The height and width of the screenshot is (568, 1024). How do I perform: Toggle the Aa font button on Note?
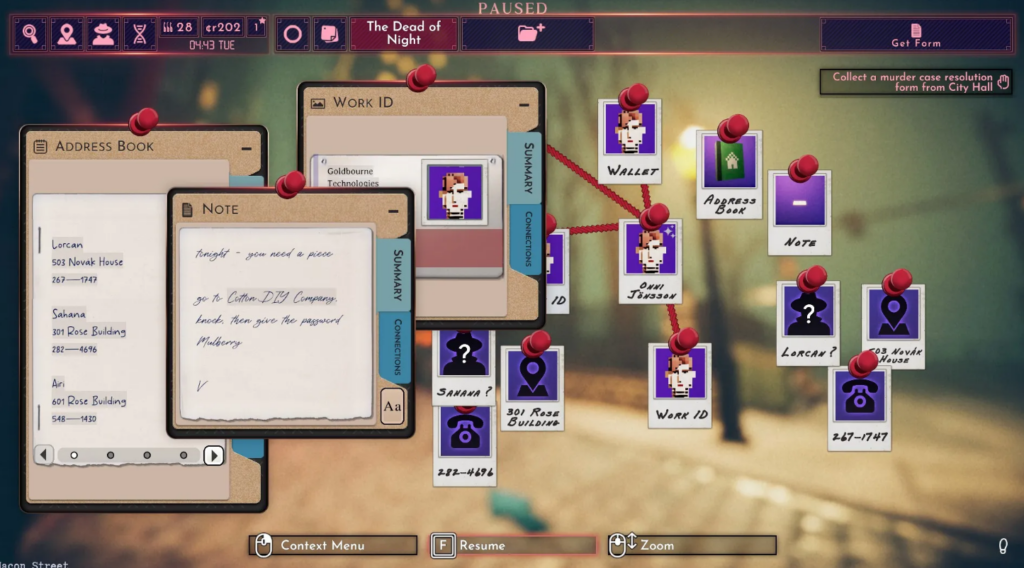(x=392, y=407)
